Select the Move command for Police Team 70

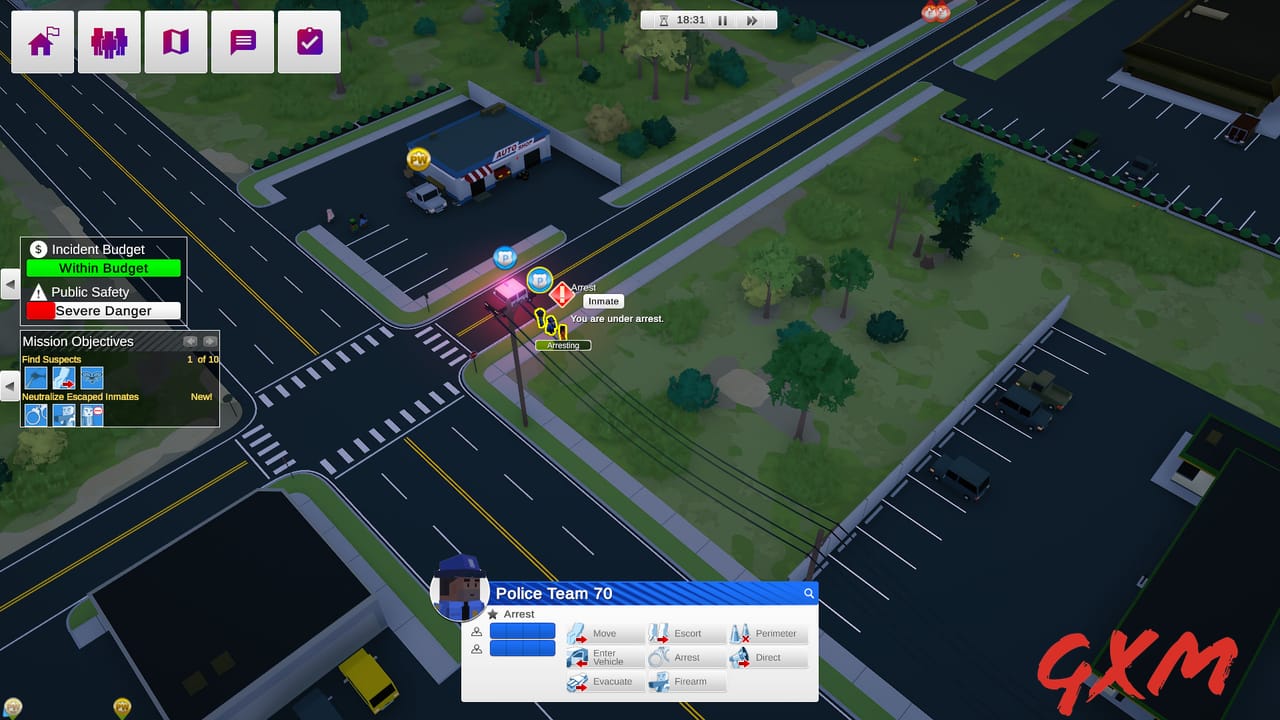pyautogui.click(x=605, y=633)
